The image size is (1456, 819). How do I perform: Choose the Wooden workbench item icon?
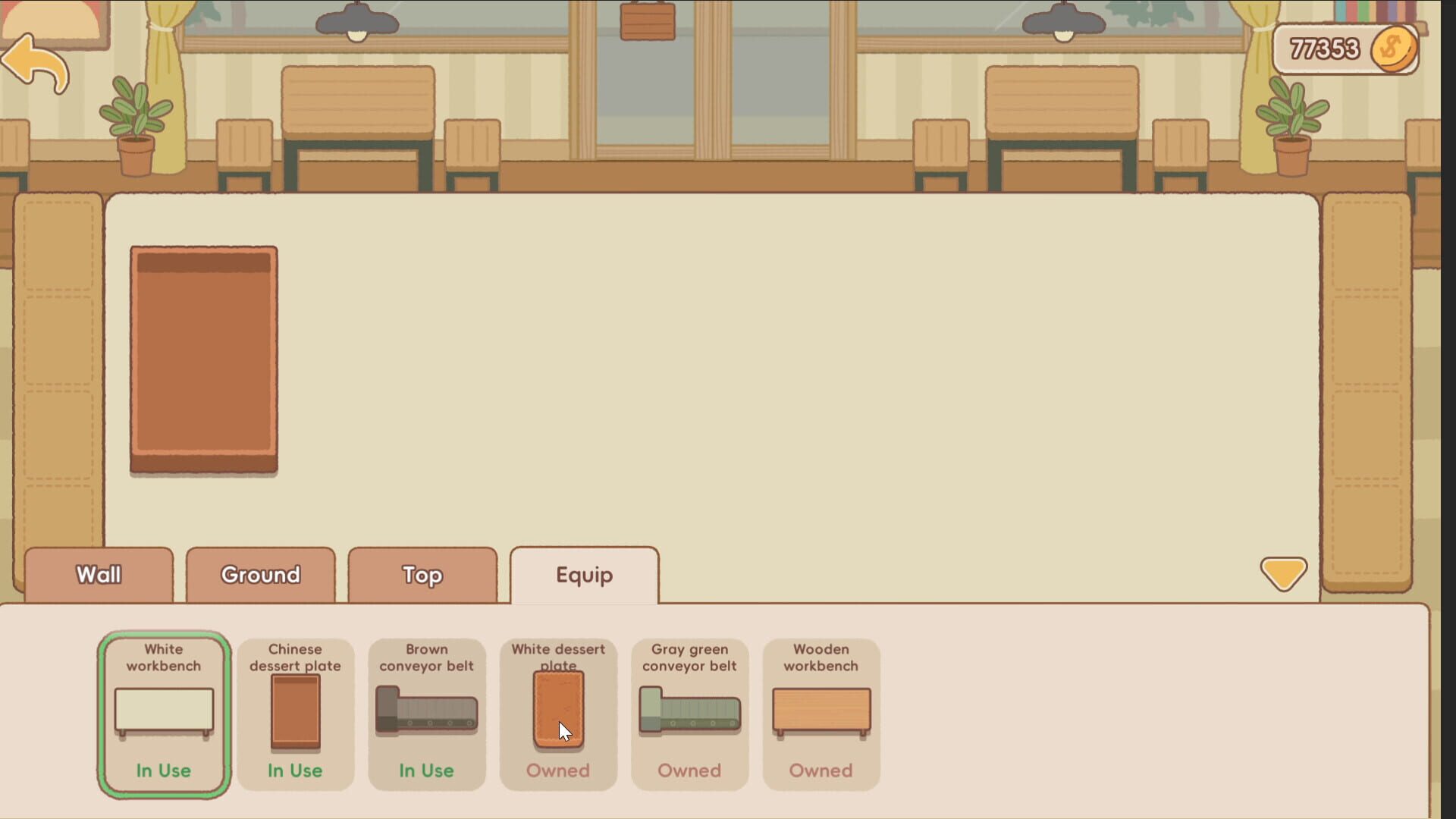[821, 713]
